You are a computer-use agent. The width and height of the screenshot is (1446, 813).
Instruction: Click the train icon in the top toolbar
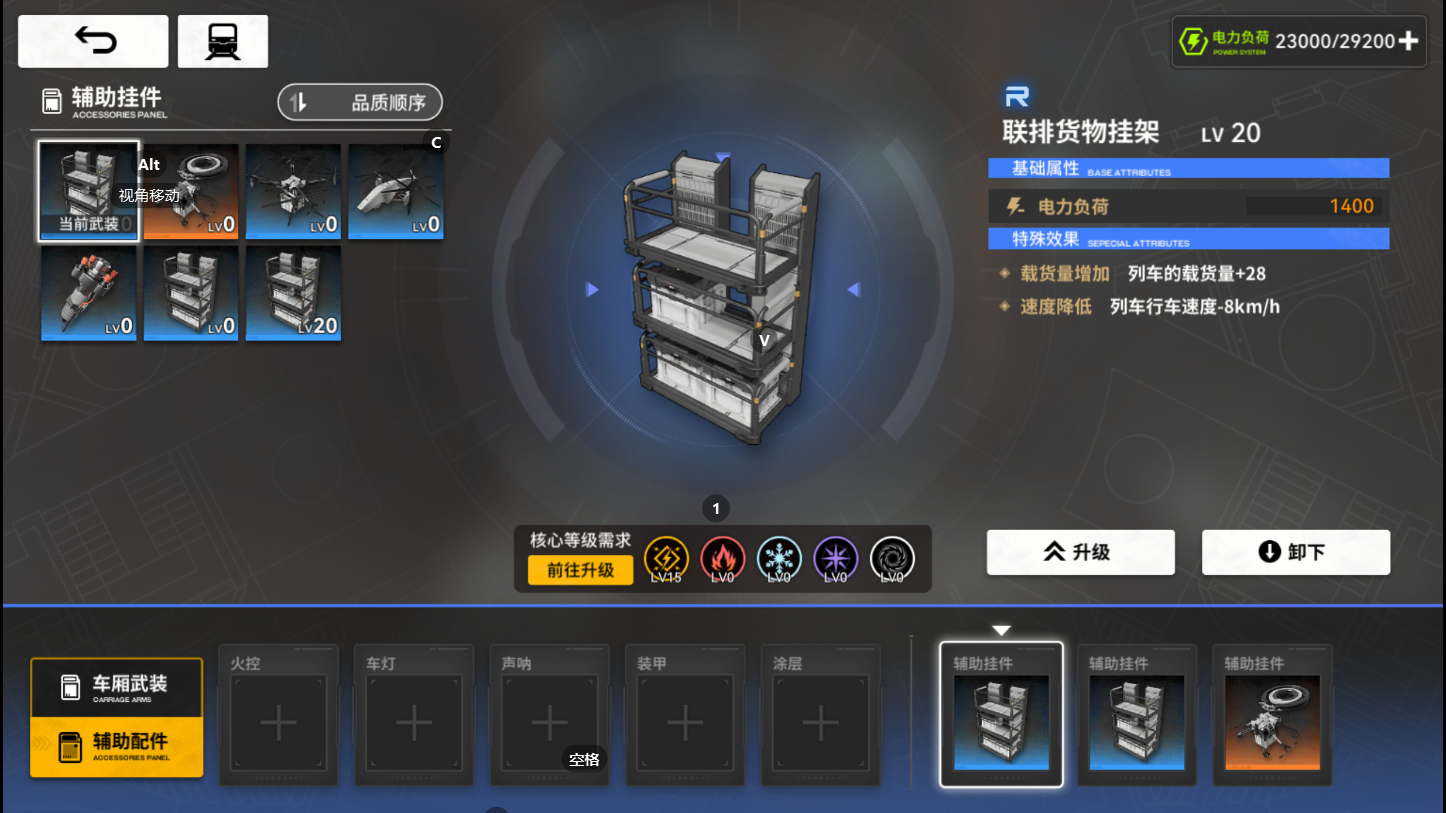point(222,40)
